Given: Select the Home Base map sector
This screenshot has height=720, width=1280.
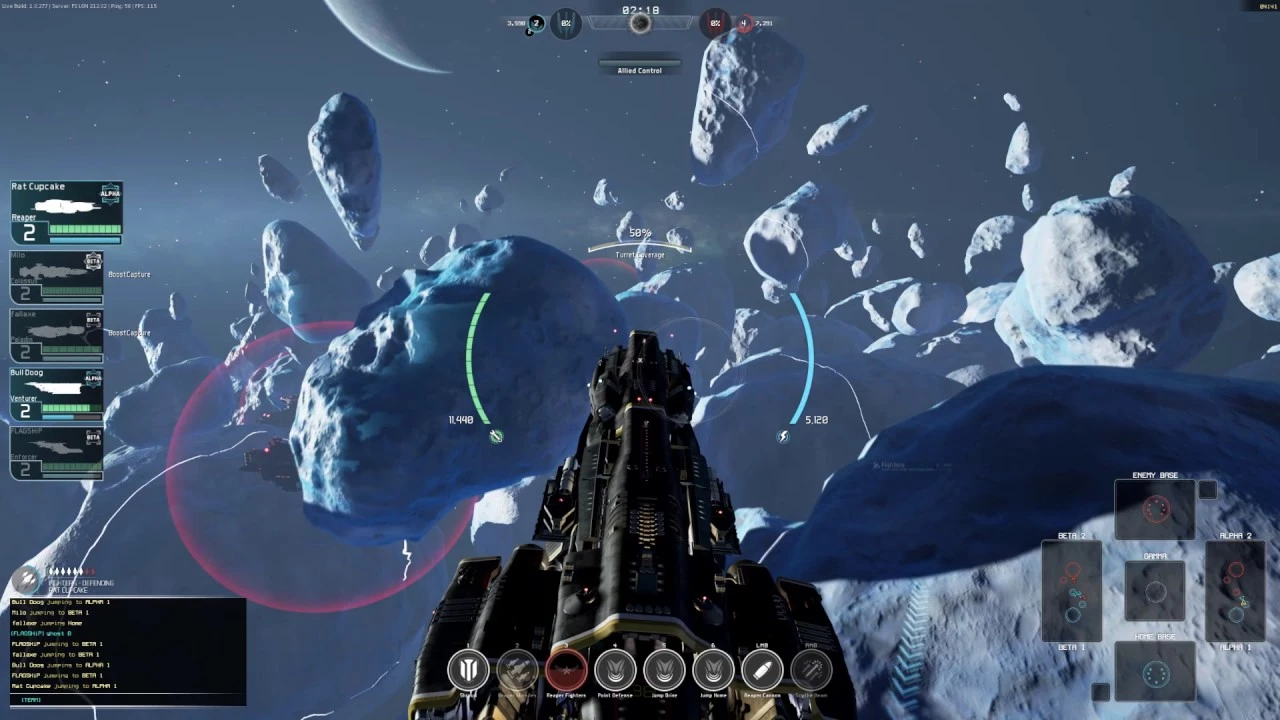Looking at the screenshot, I should click(x=1155, y=673).
